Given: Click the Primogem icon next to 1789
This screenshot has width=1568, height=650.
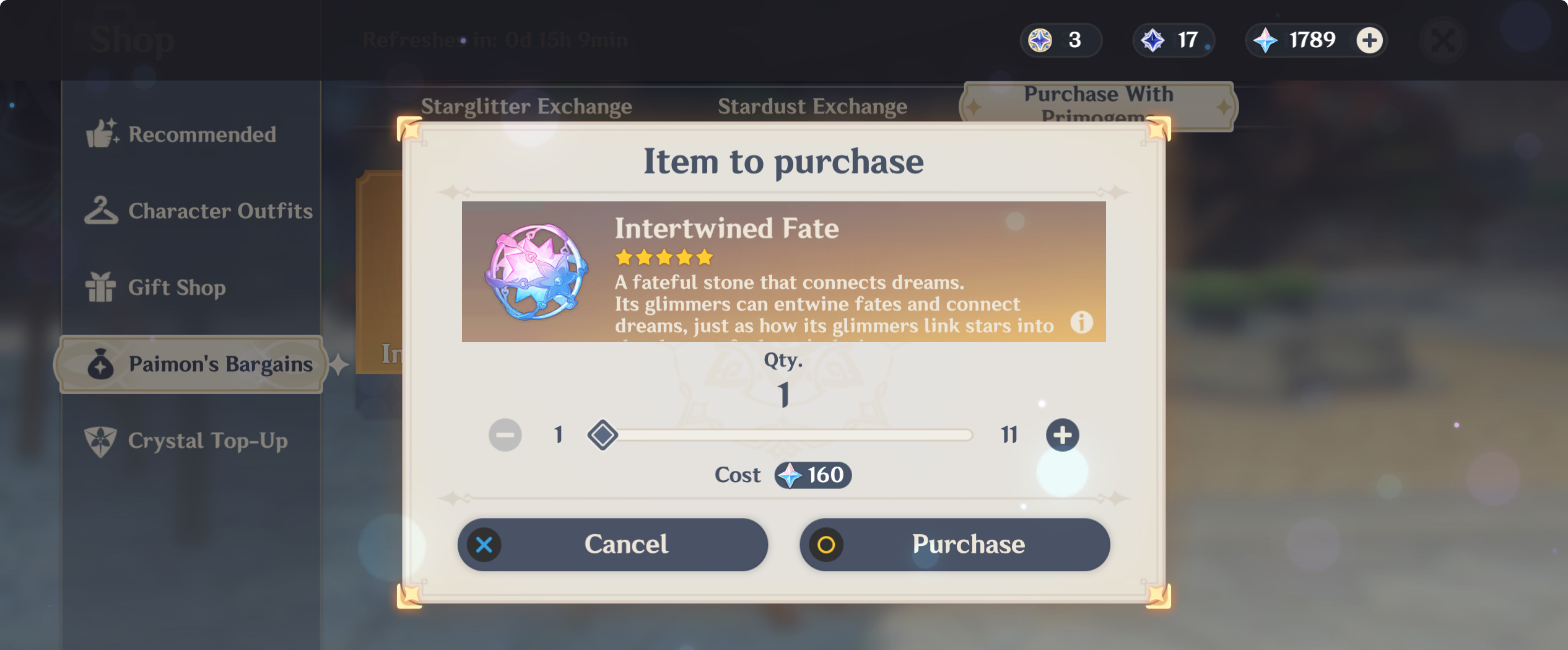Looking at the screenshot, I should (1267, 40).
